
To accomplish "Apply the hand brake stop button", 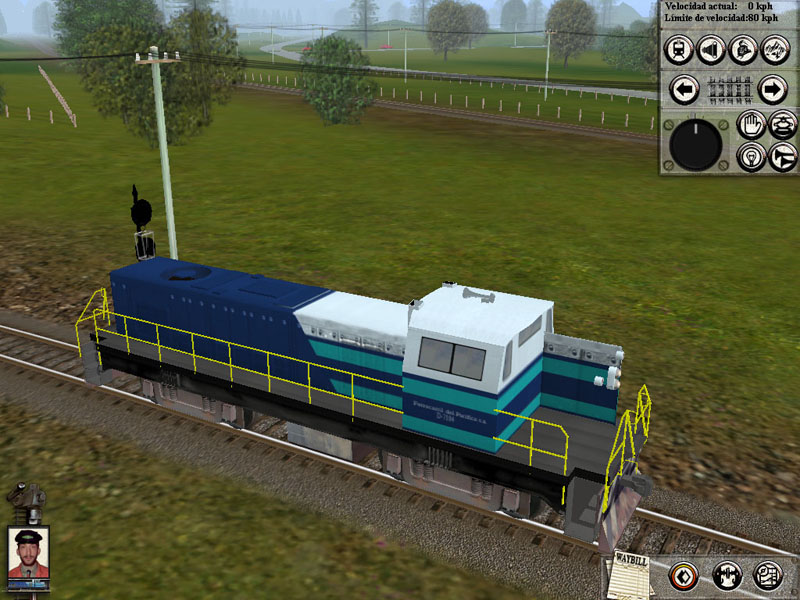I will pyautogui.click(x=750, y=125).
